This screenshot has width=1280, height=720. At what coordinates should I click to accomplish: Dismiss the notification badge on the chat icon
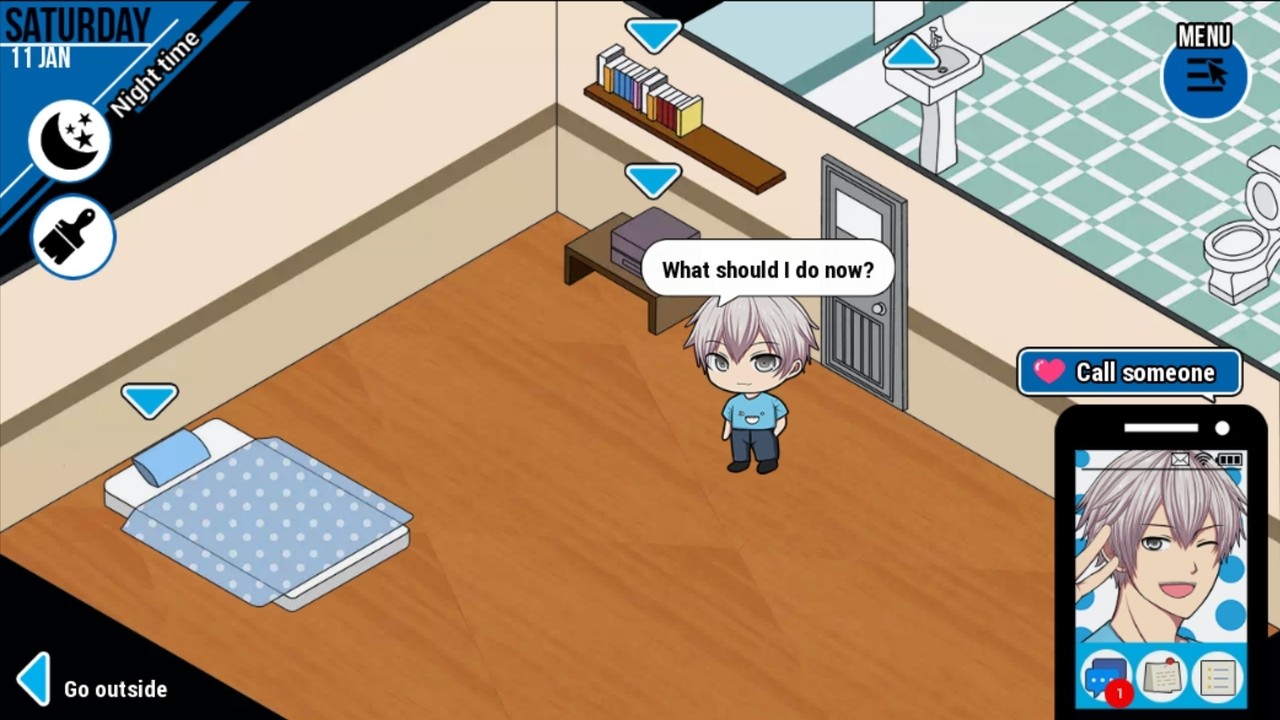pyautogui.click(x=1120, y=693)
